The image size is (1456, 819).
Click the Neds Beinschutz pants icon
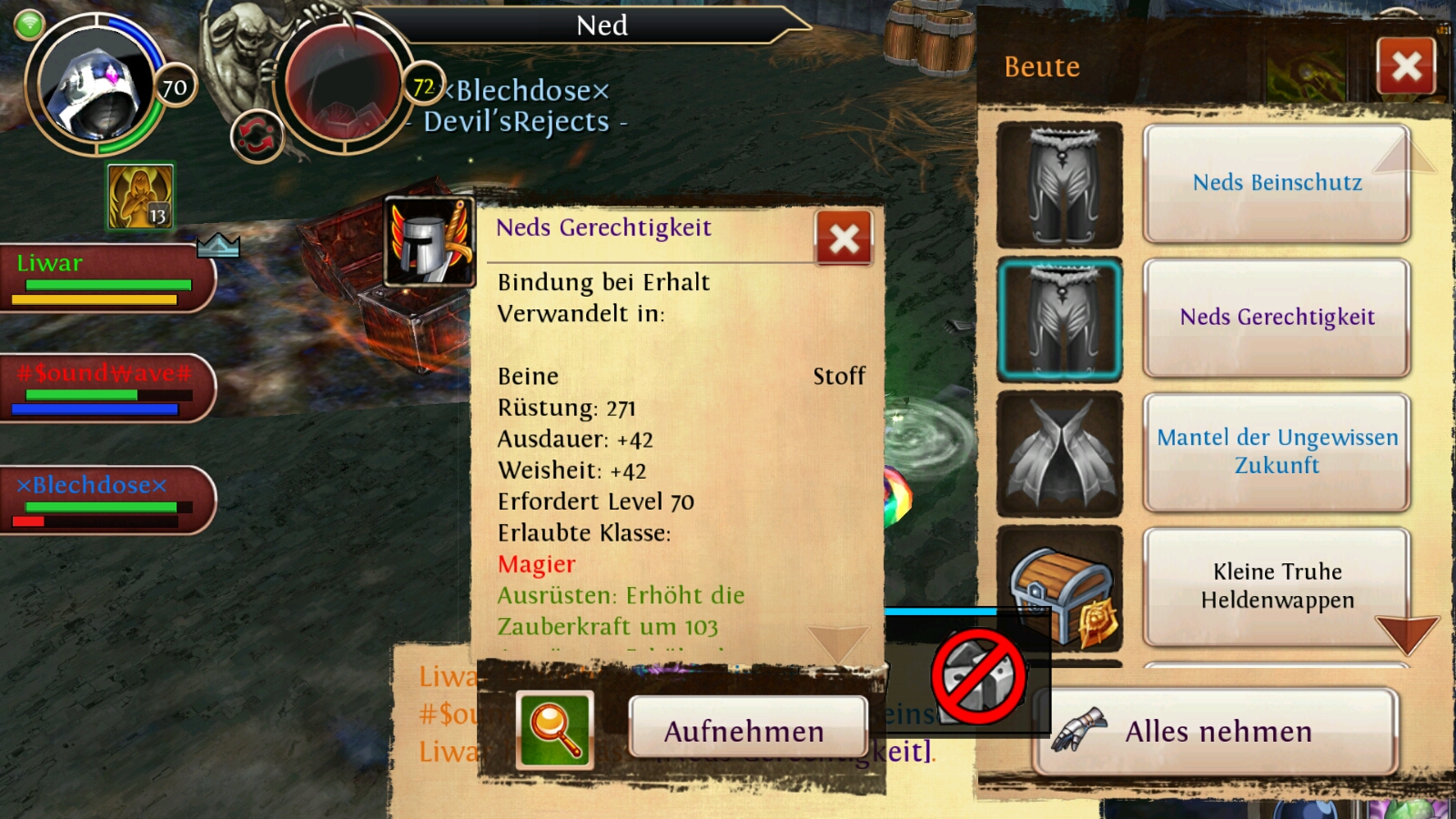pyautogui.click(x=1059, y=185)
